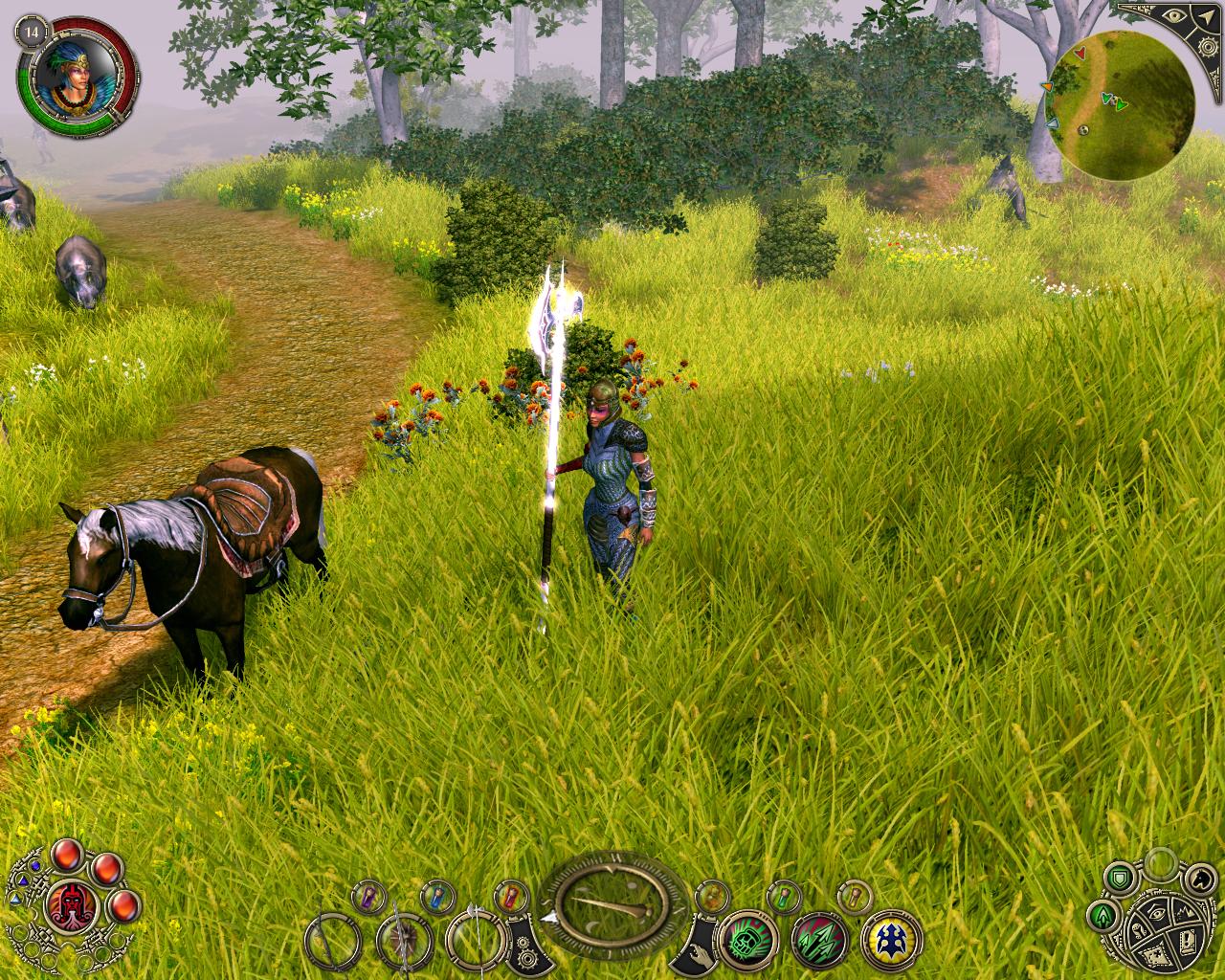Click the circular minimap

tap(1119, 105)
